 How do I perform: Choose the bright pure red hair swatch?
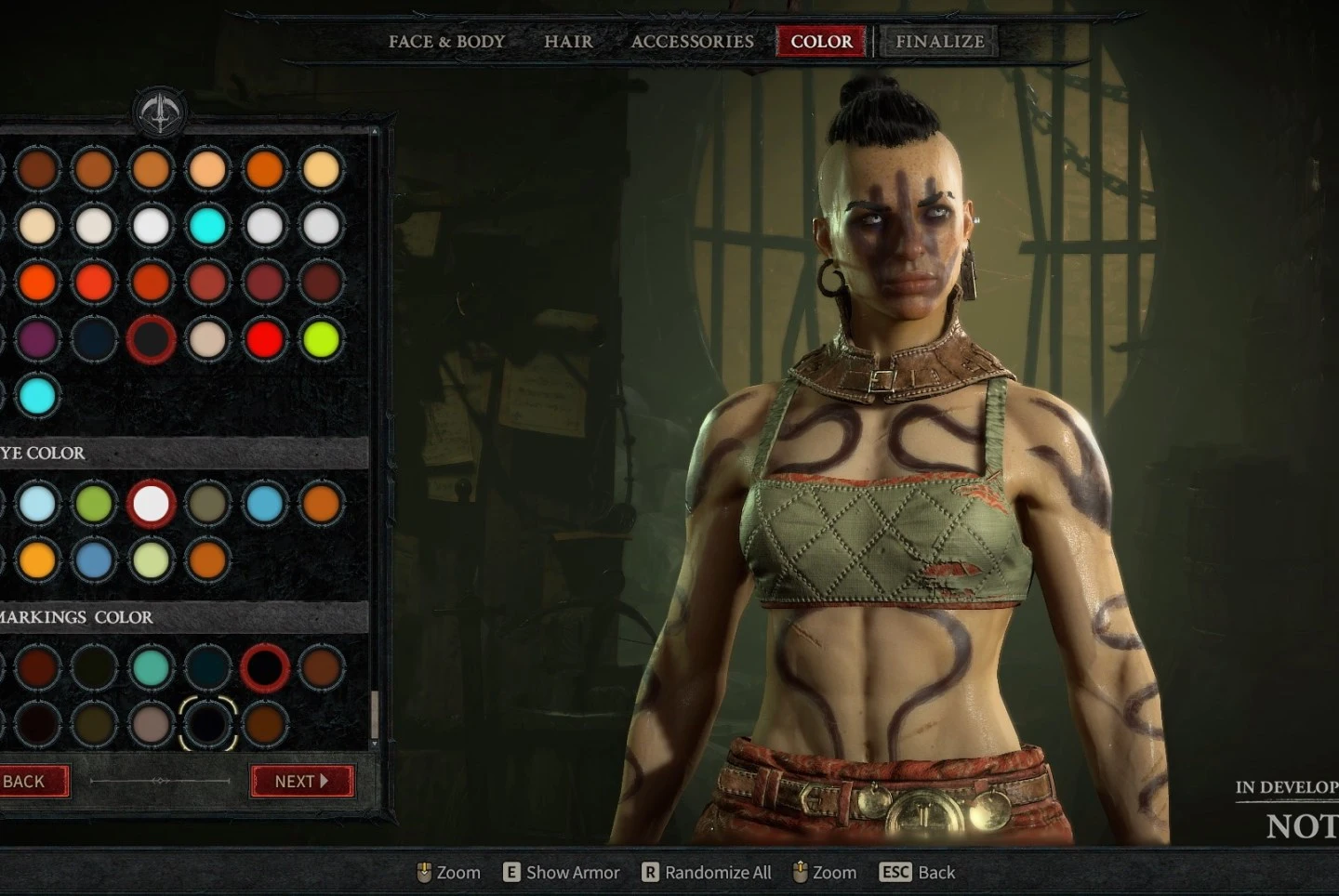coord(264,339)
